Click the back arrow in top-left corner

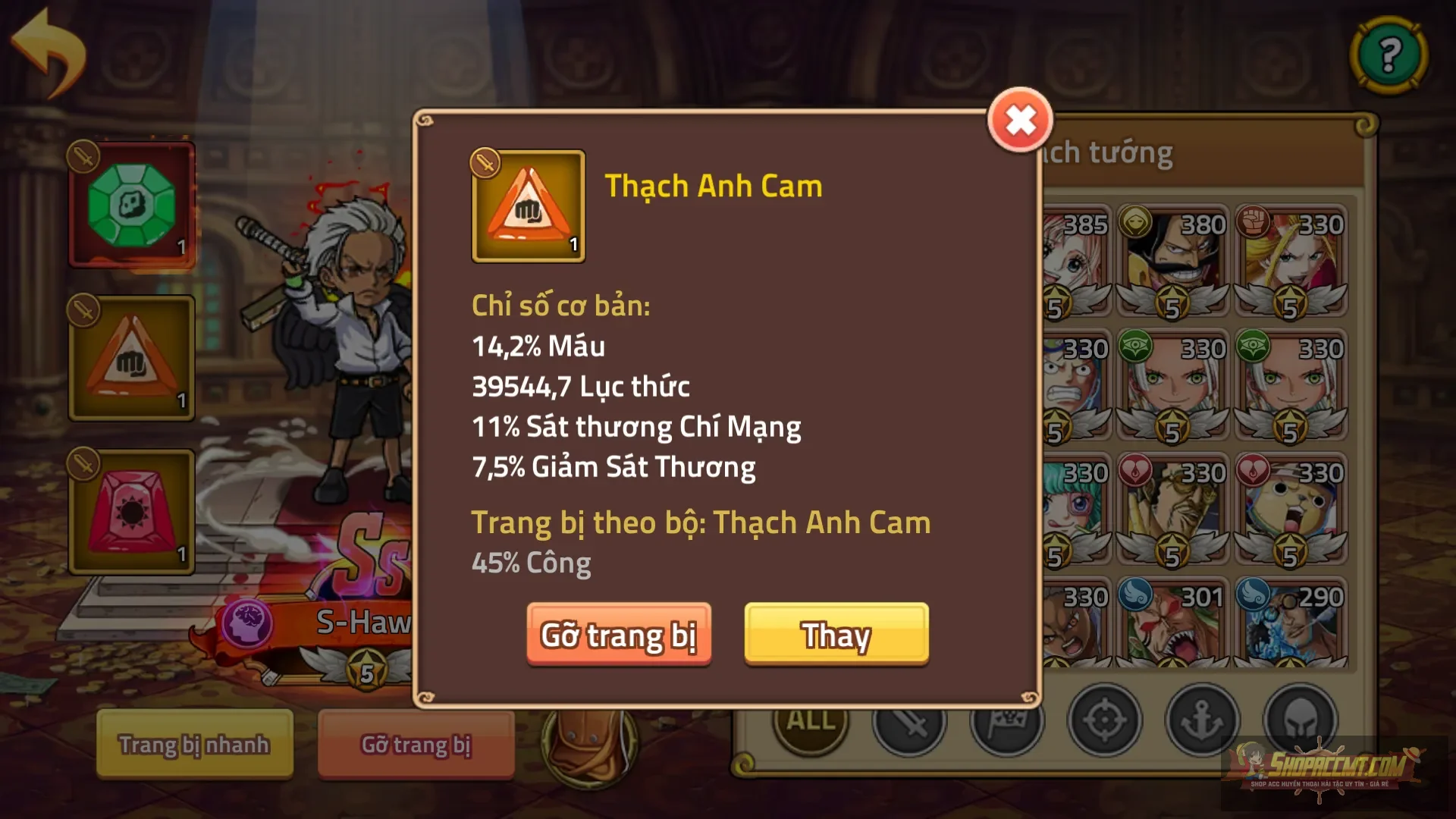coord(48,49)
